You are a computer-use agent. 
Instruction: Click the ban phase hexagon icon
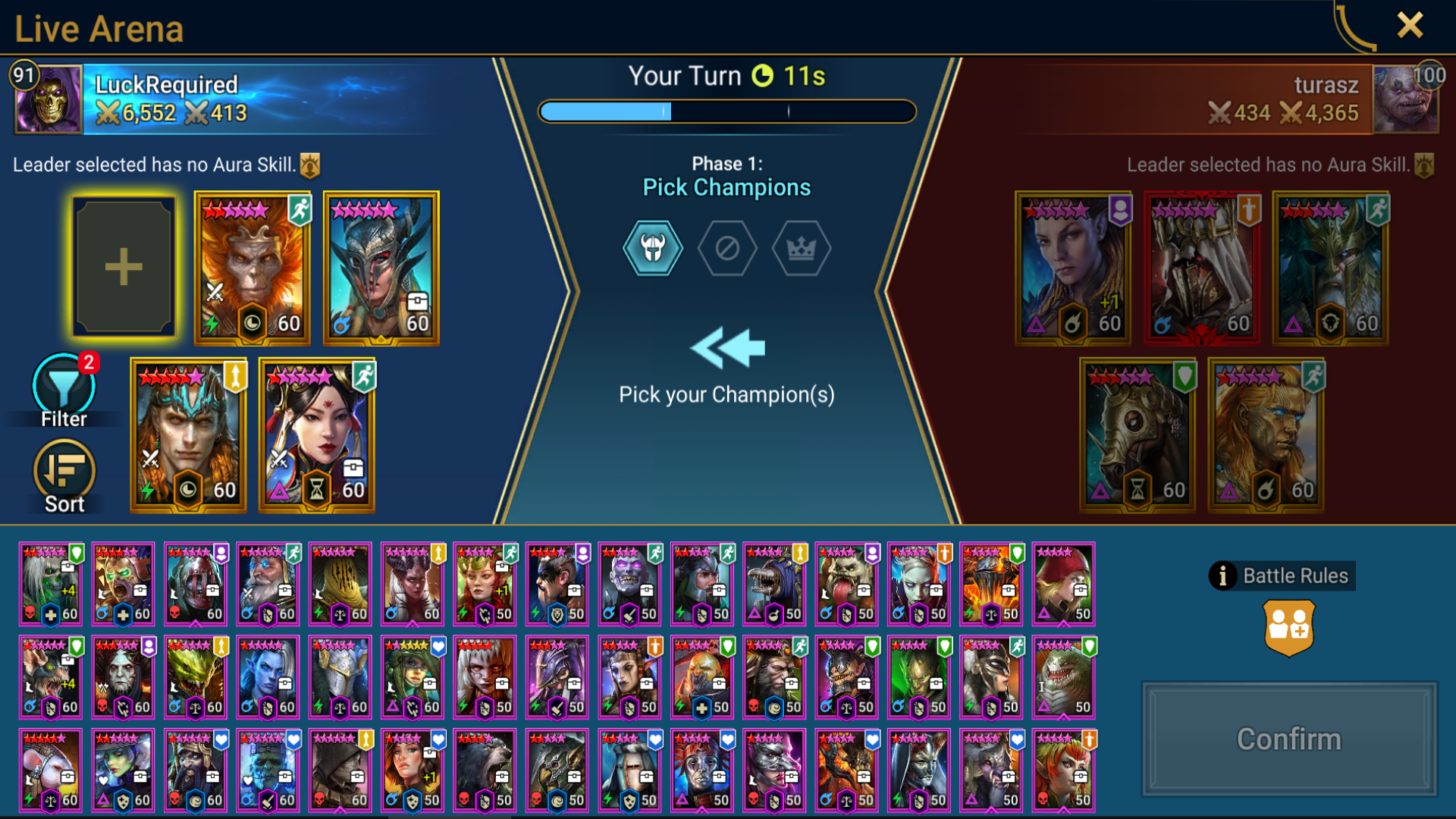[727, 248]
